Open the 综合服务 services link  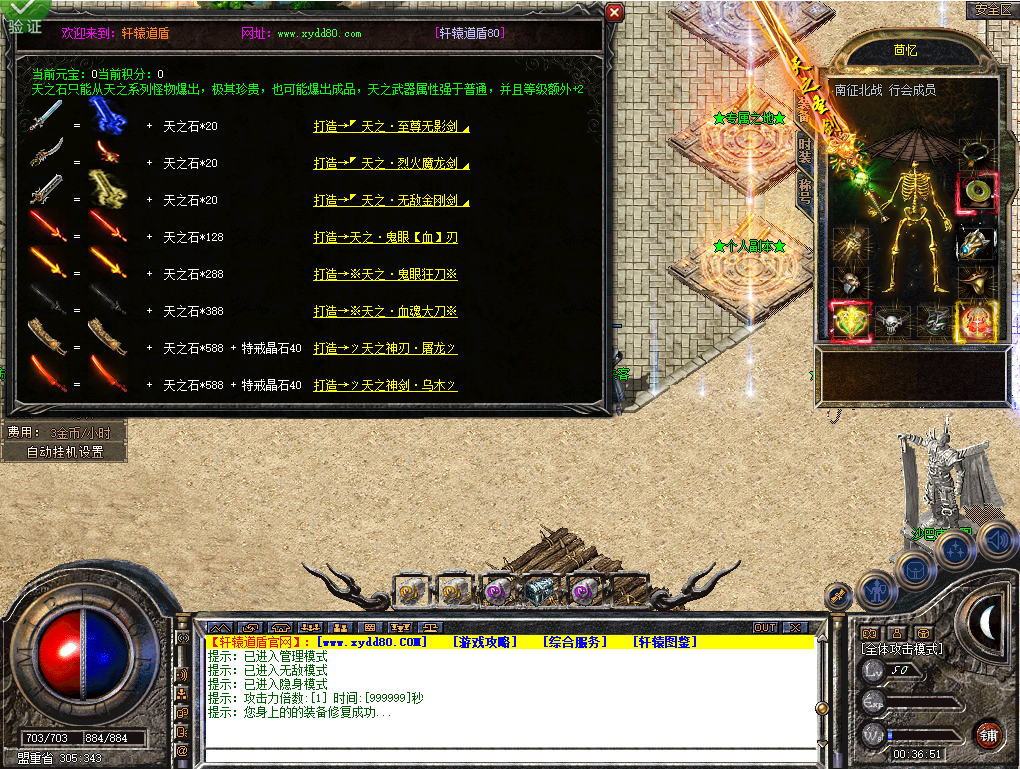click(x=574, y=642)
